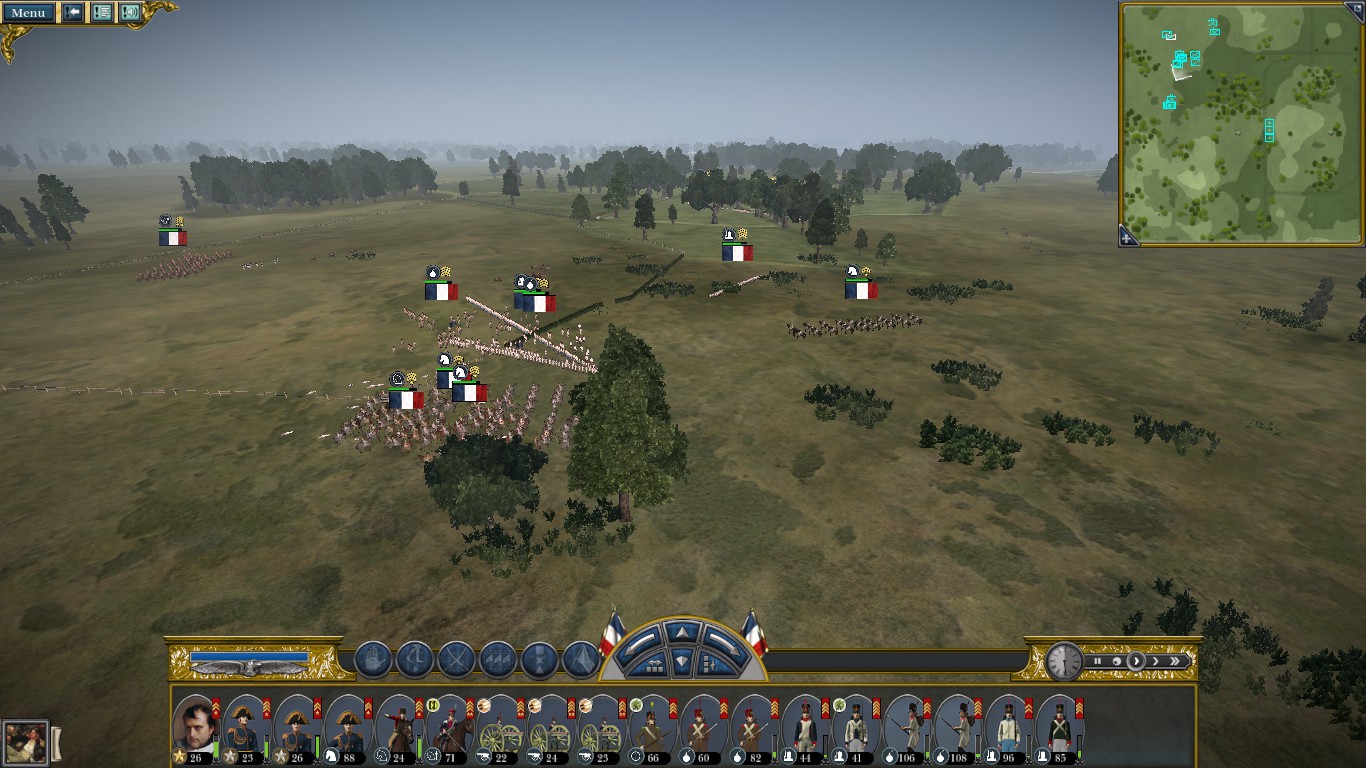The image size is (1366, 768).
Task: Click the move forward arrow button
Action: [x=682, y=633]
